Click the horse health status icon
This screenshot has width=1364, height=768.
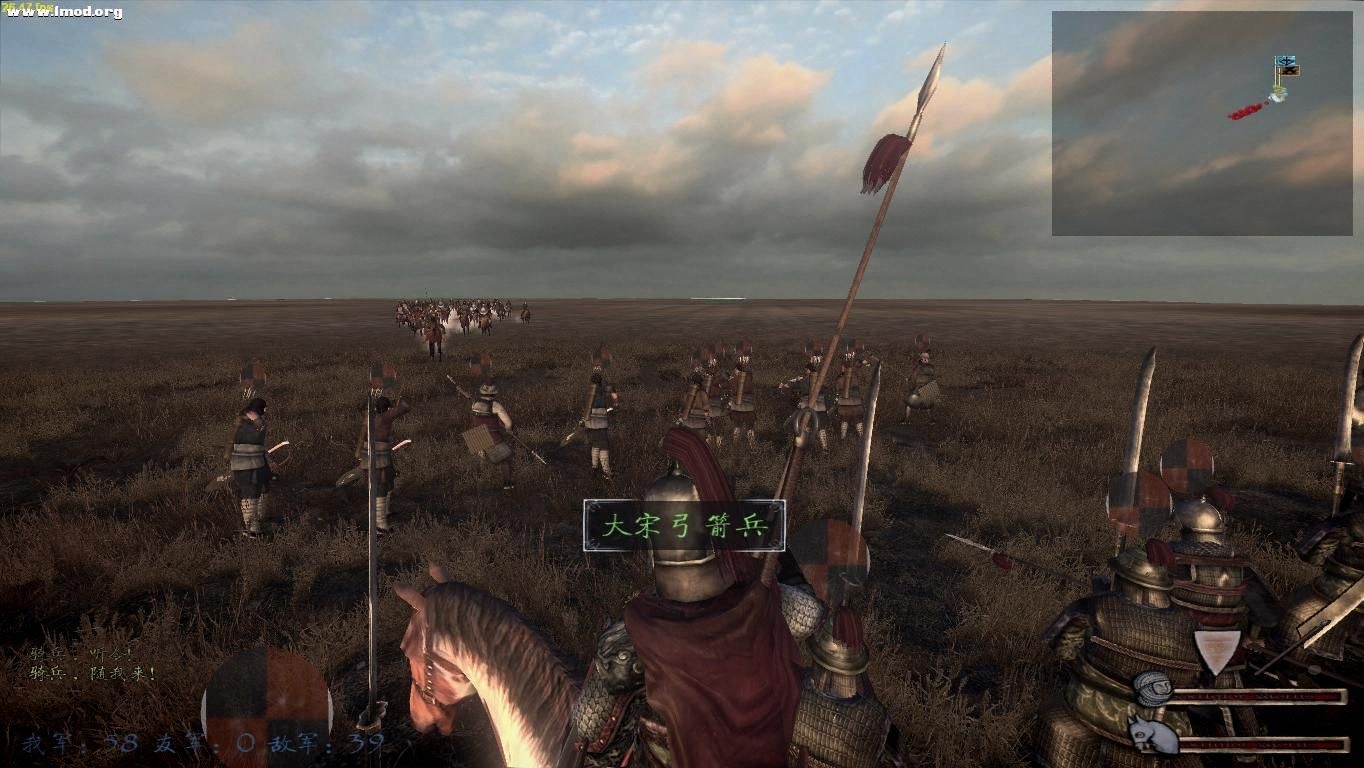[x=1152, y=735]
